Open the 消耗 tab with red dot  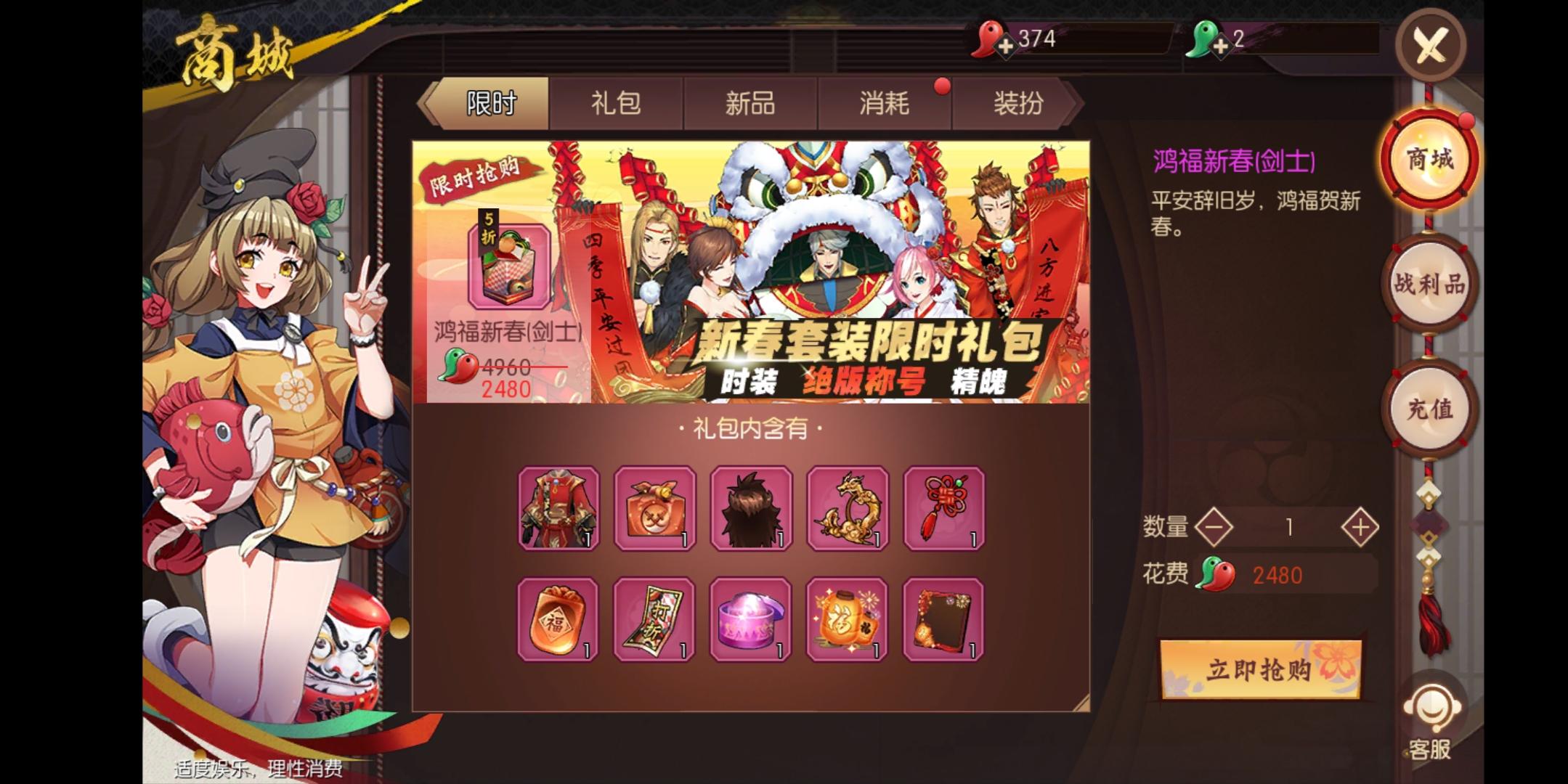pyautogui.click(x=883, y=104)
